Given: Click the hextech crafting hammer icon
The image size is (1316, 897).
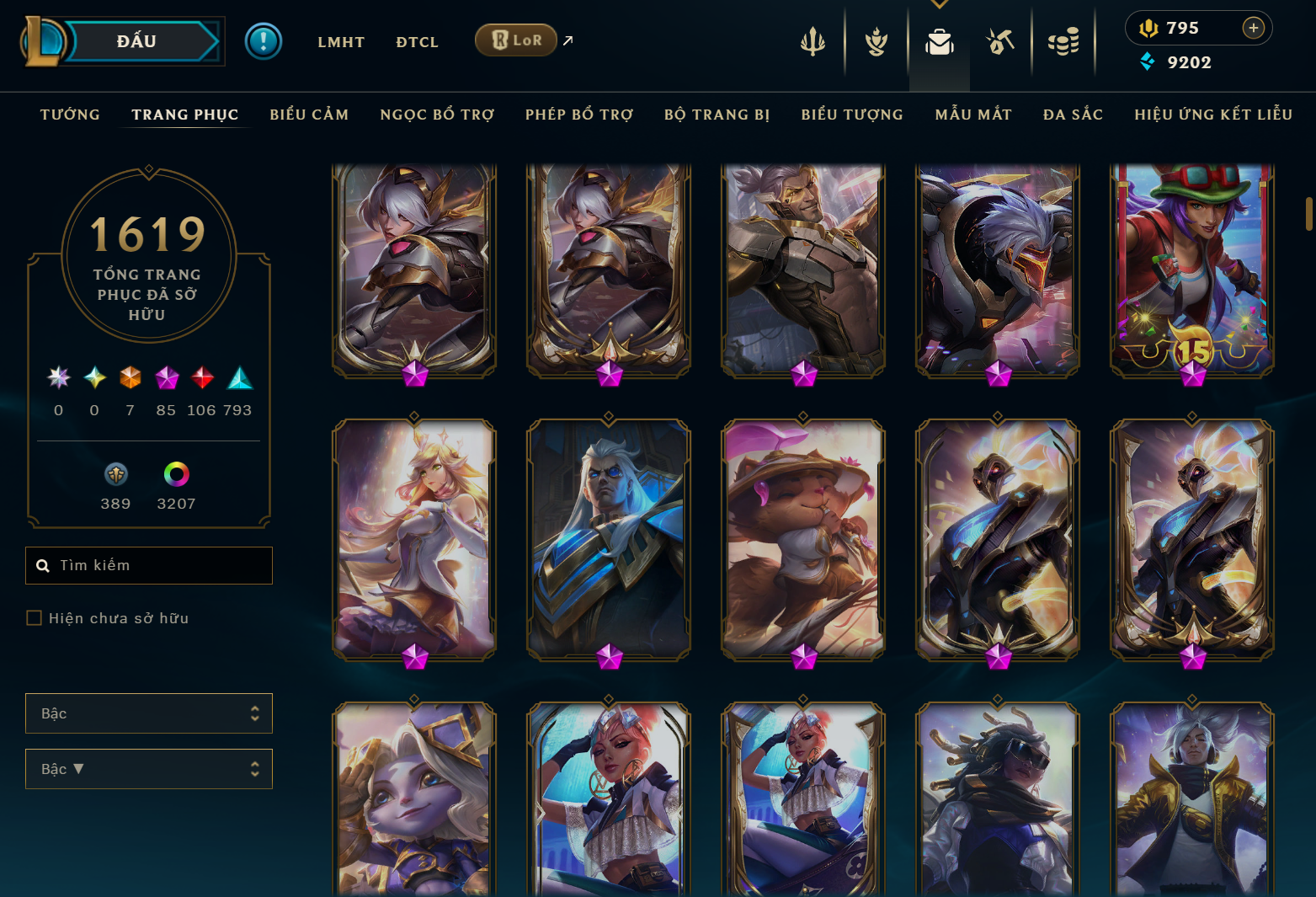Looking at the screenshot, I should (x=1001, y=42).
